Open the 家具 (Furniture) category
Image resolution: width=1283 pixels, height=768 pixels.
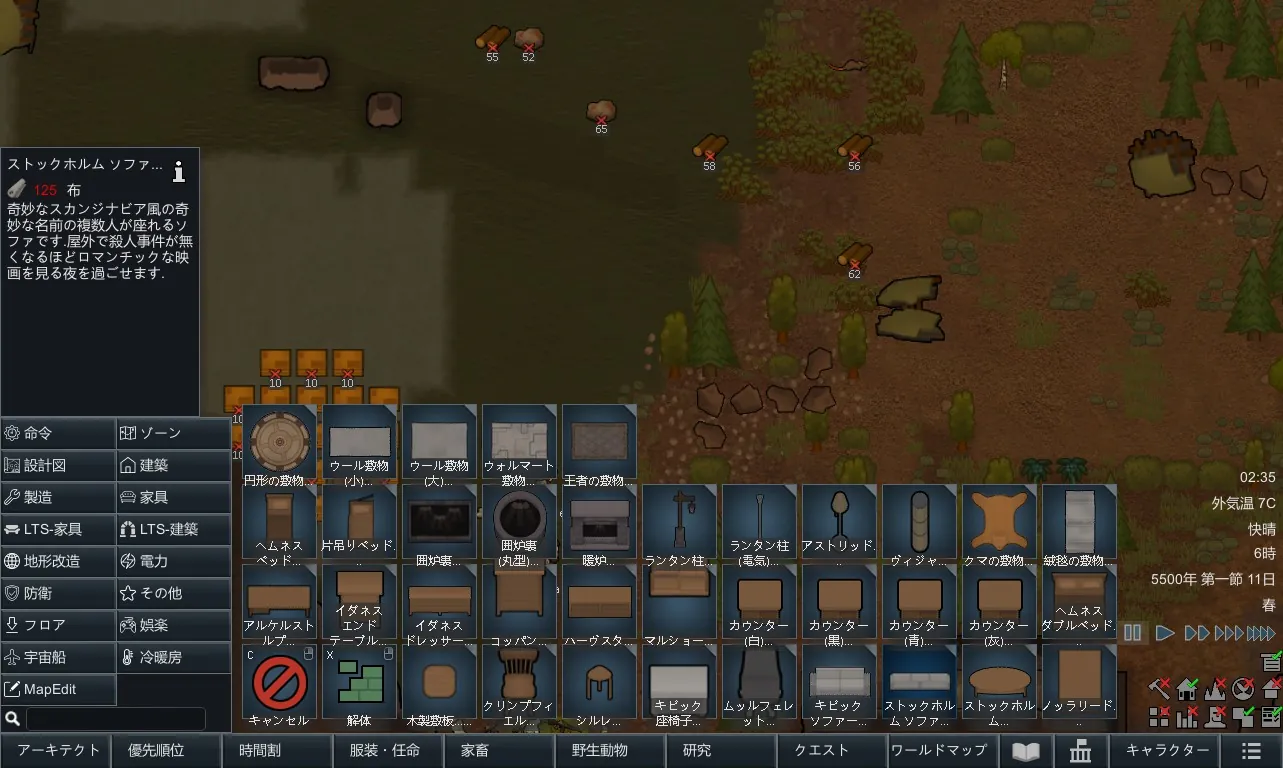pyautogui.click(x=173, y=497)
